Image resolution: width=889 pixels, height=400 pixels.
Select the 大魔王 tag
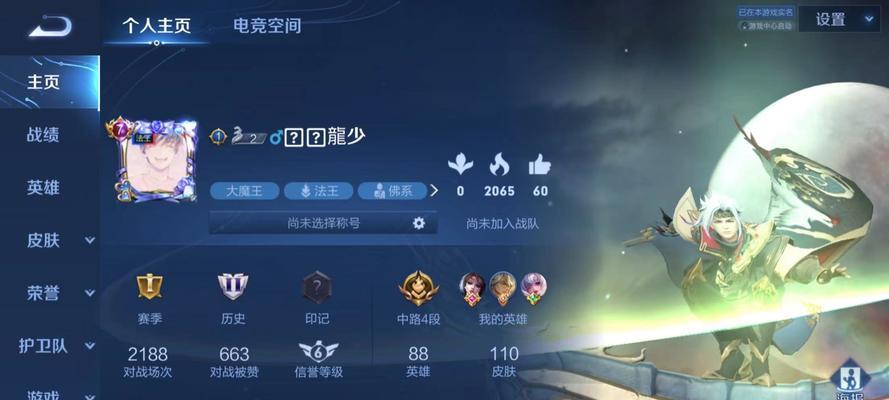click(243, 190)
